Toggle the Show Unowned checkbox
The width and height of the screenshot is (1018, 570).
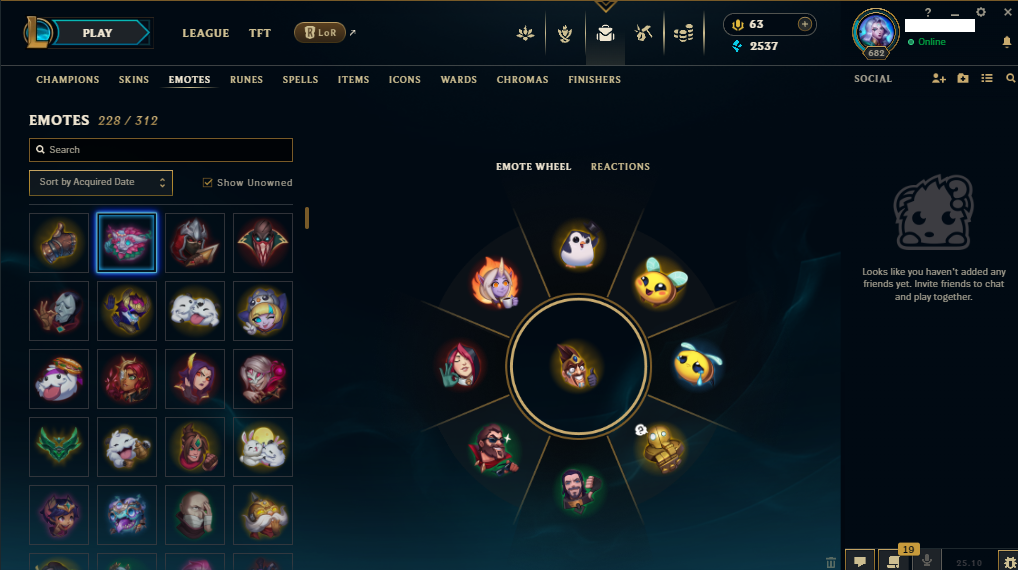coord(208,183)
